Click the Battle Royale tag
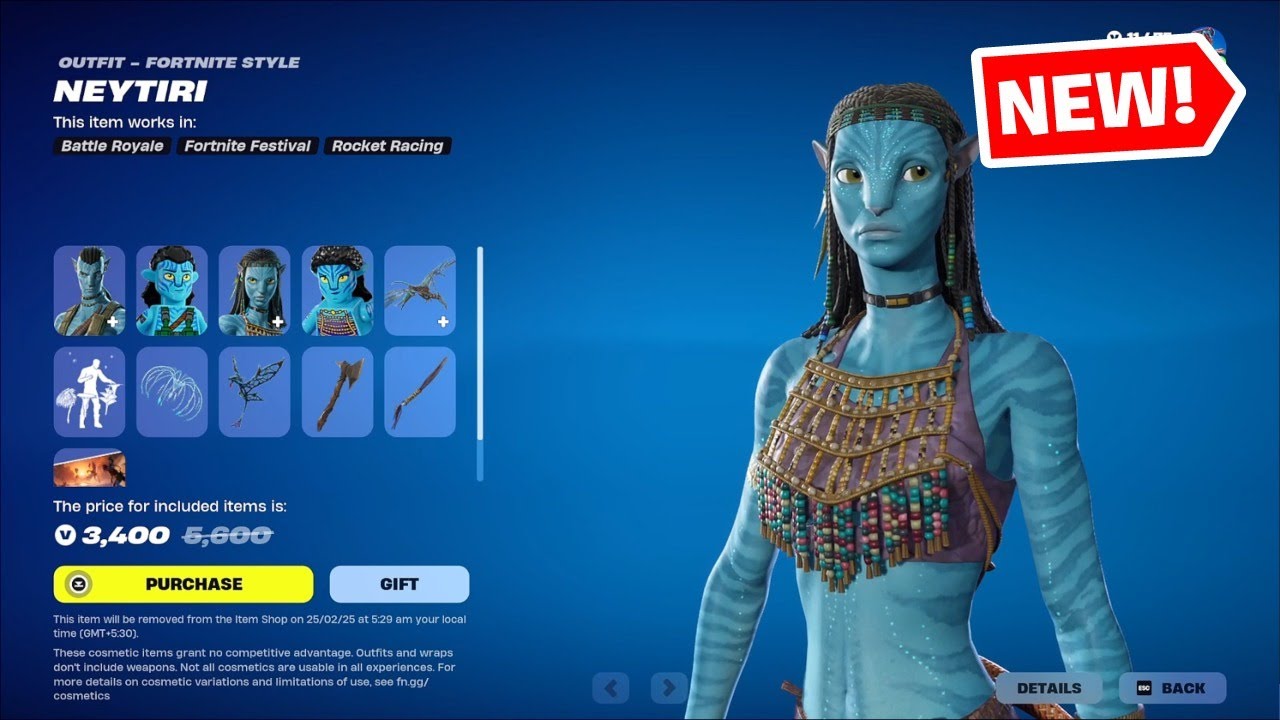This screenshot has width=1280, height=720. click(x=110, y=146)
